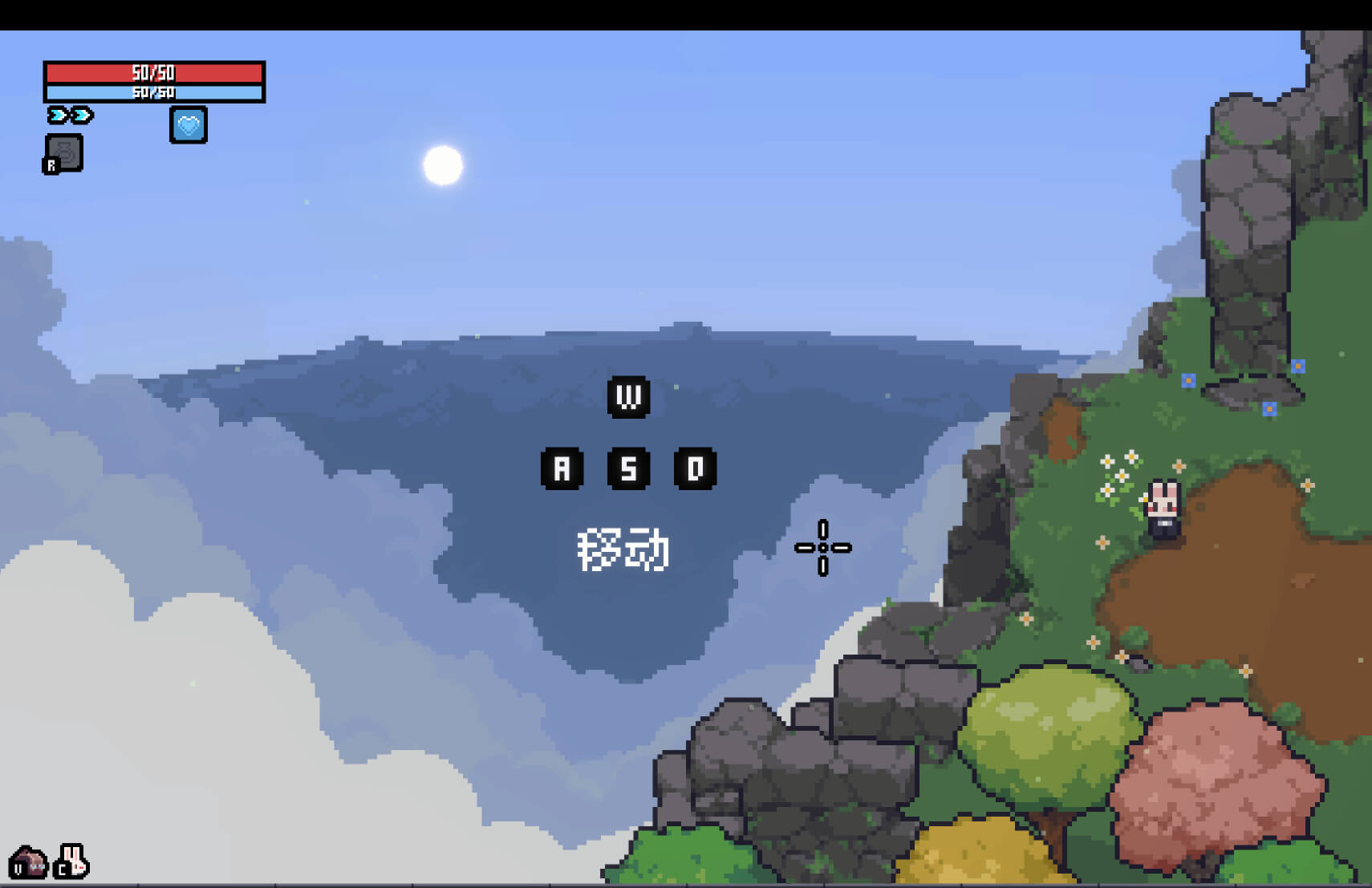Click the blue mana bar showing 50/50
This screenshot has width=1372, height=888.
click(155, 91)
